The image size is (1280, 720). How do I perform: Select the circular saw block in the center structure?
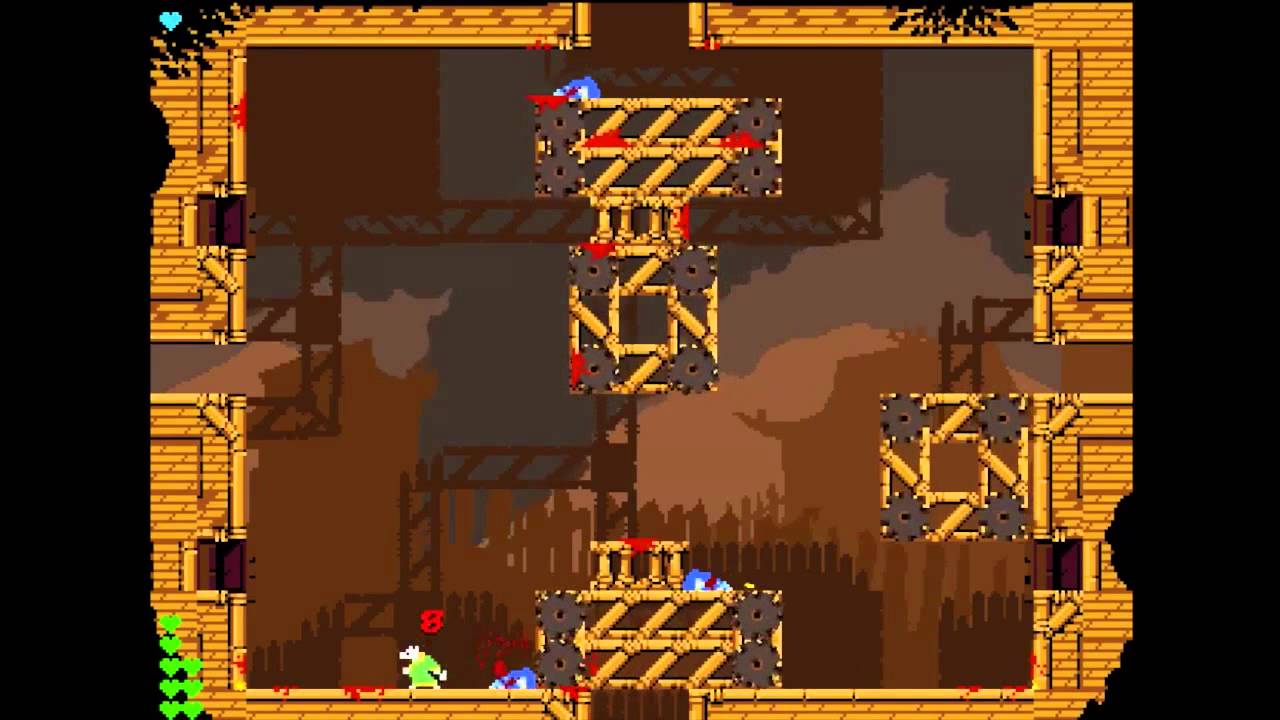coord(644,320)
